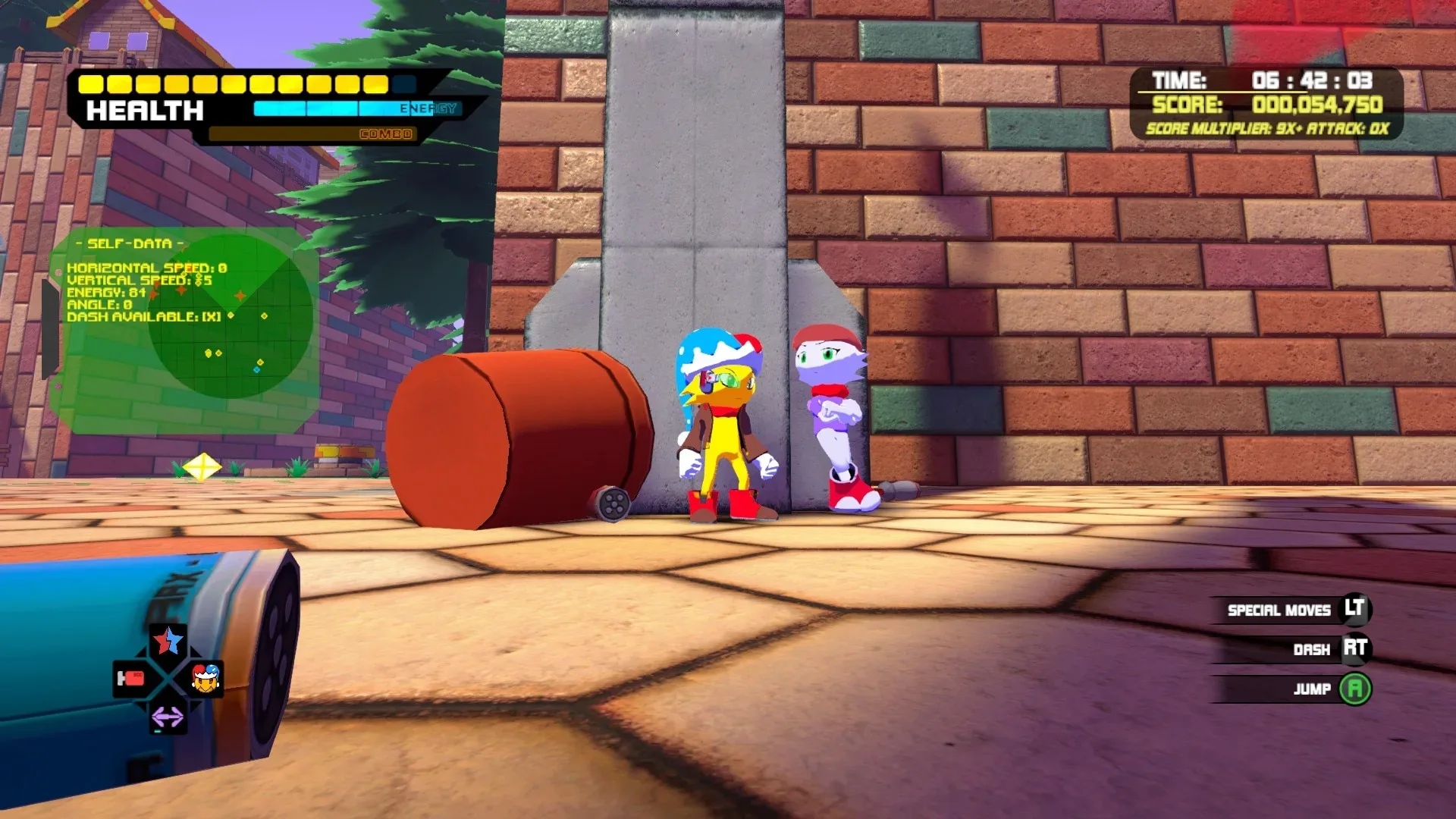Expand the TIME counter display
Screen dimensions: 1456x819
tap(1267, 77)
